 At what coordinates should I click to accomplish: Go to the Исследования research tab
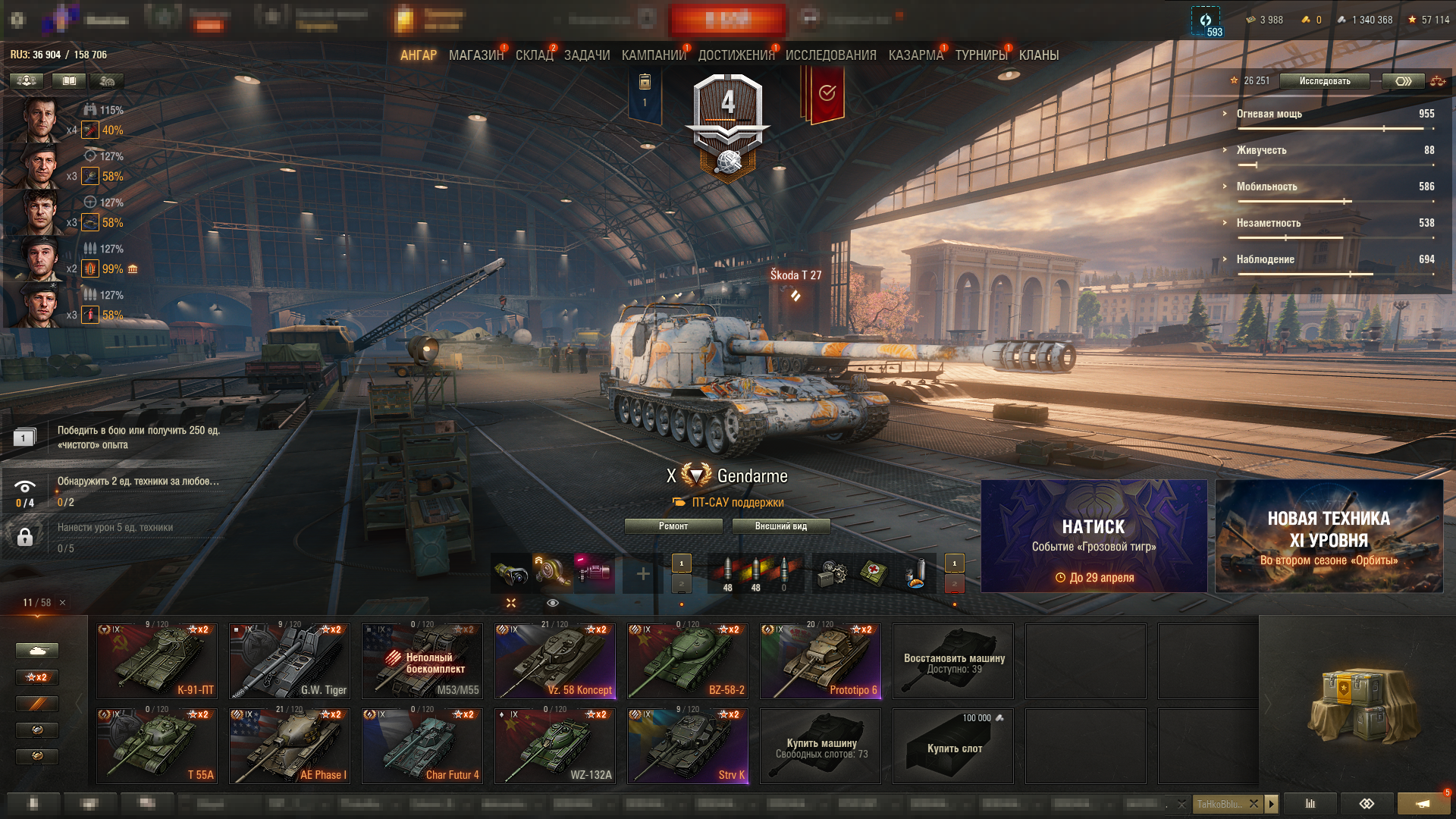tap(830, 55)
